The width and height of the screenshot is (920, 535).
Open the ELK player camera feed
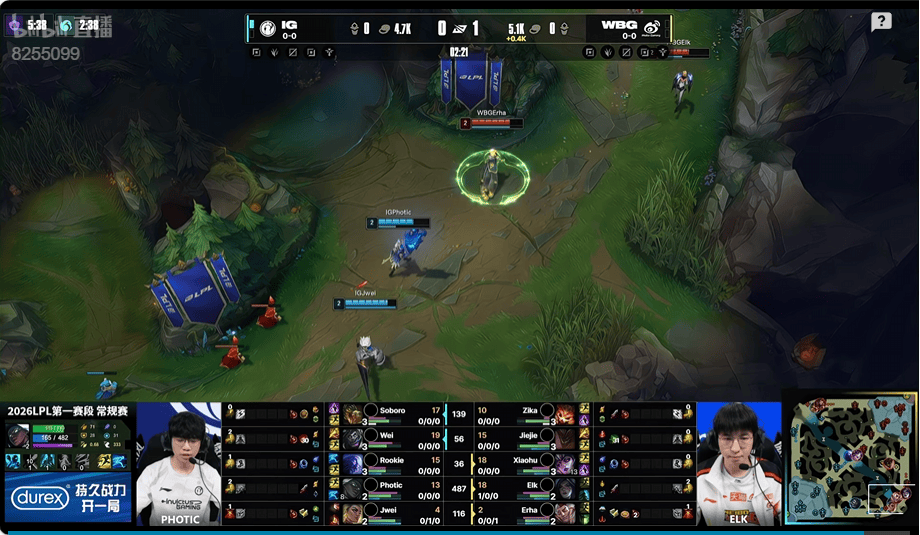pyautogui.click(x=739, y=462)
